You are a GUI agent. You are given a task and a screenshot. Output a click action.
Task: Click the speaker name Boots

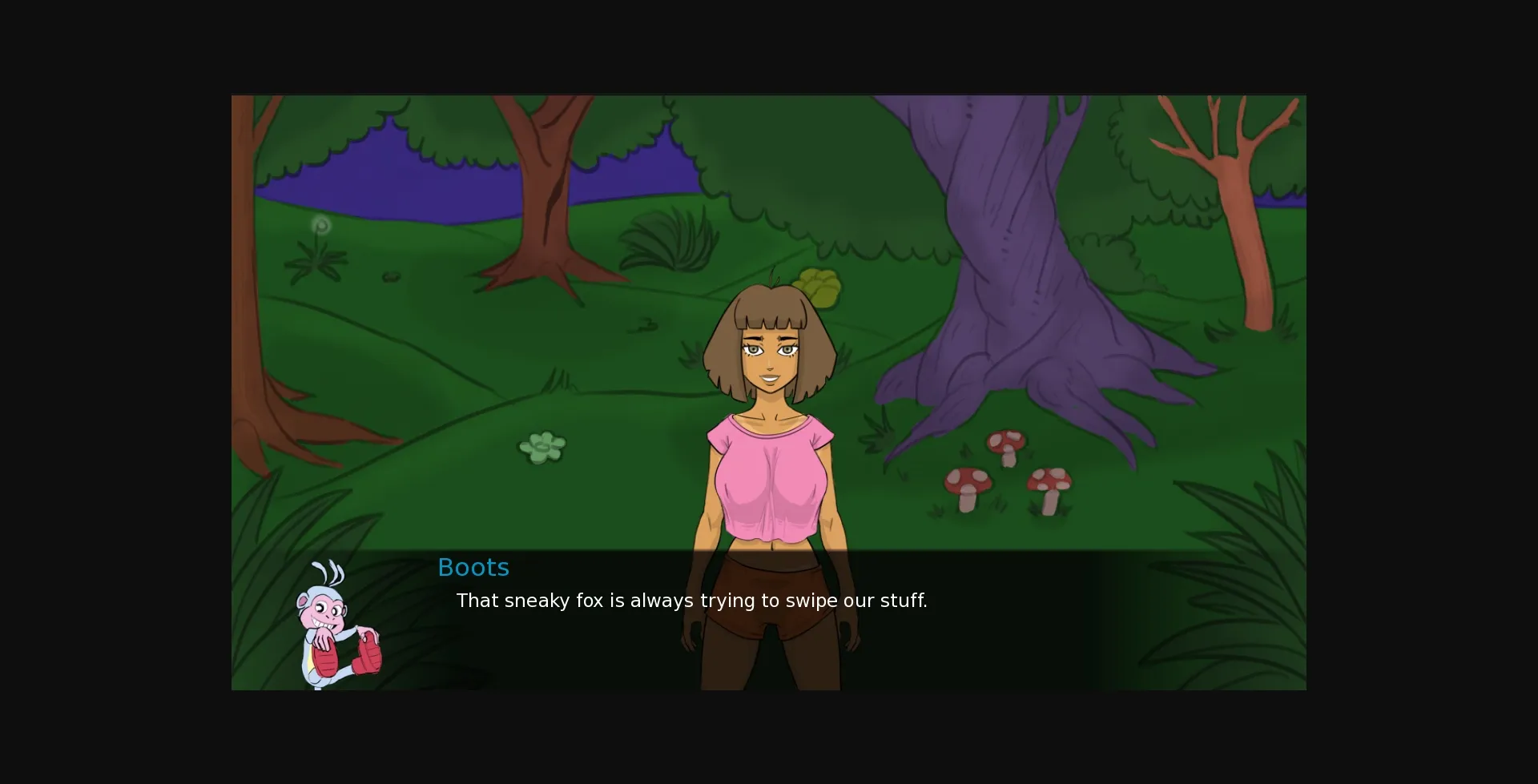pyautogui.click(x=473, y=567)
